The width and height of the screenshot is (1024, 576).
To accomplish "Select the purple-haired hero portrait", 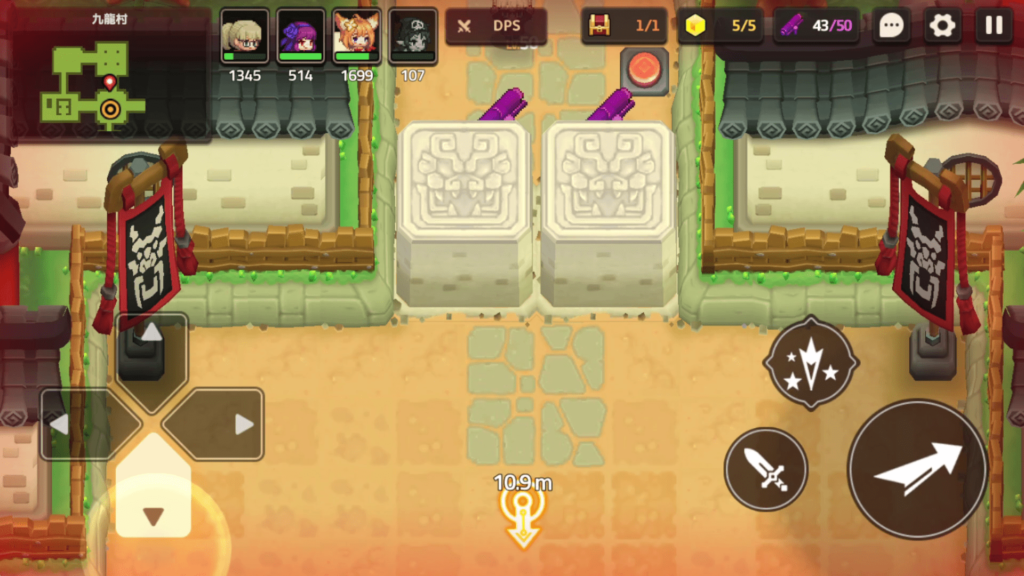I will (x=300, y=37).
